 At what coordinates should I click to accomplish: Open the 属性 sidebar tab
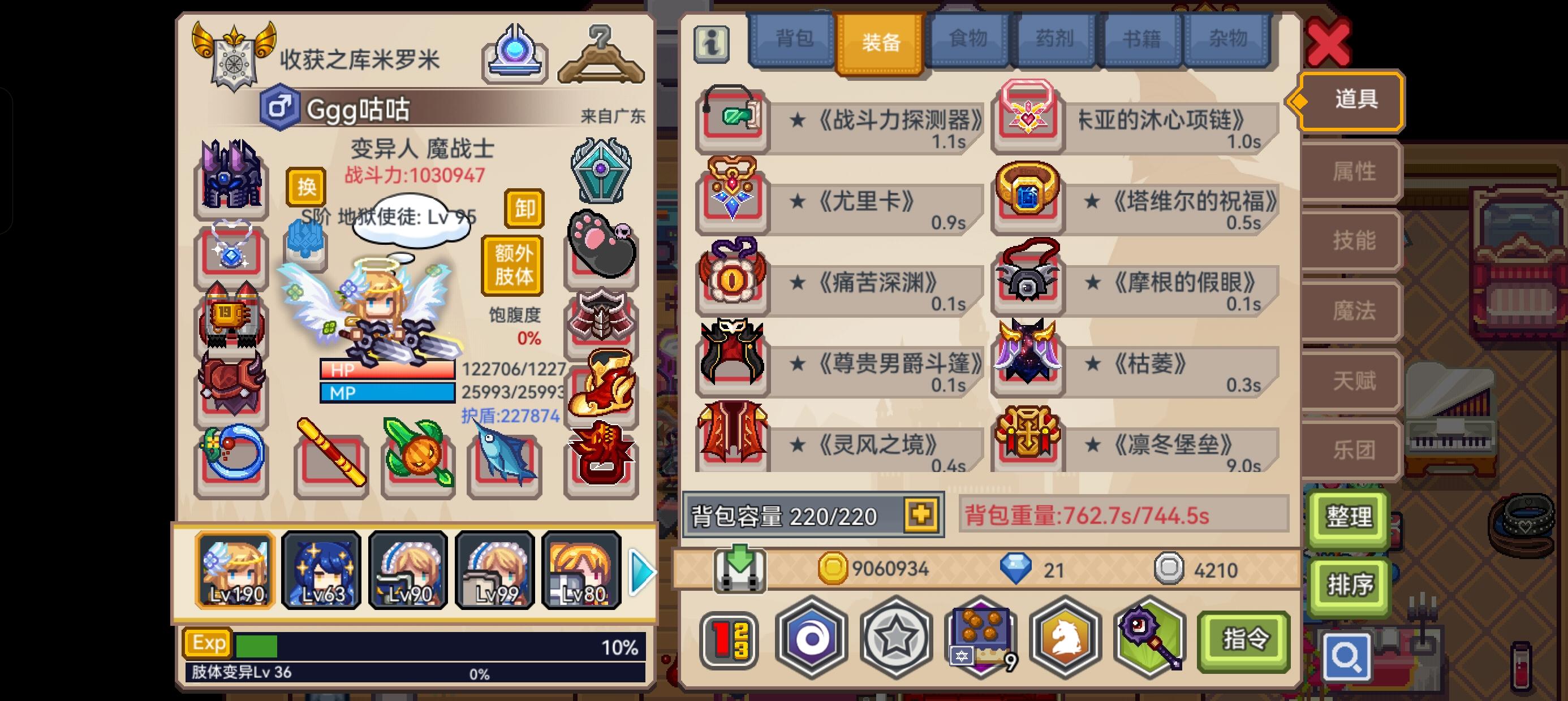(x=1358, y=171)
